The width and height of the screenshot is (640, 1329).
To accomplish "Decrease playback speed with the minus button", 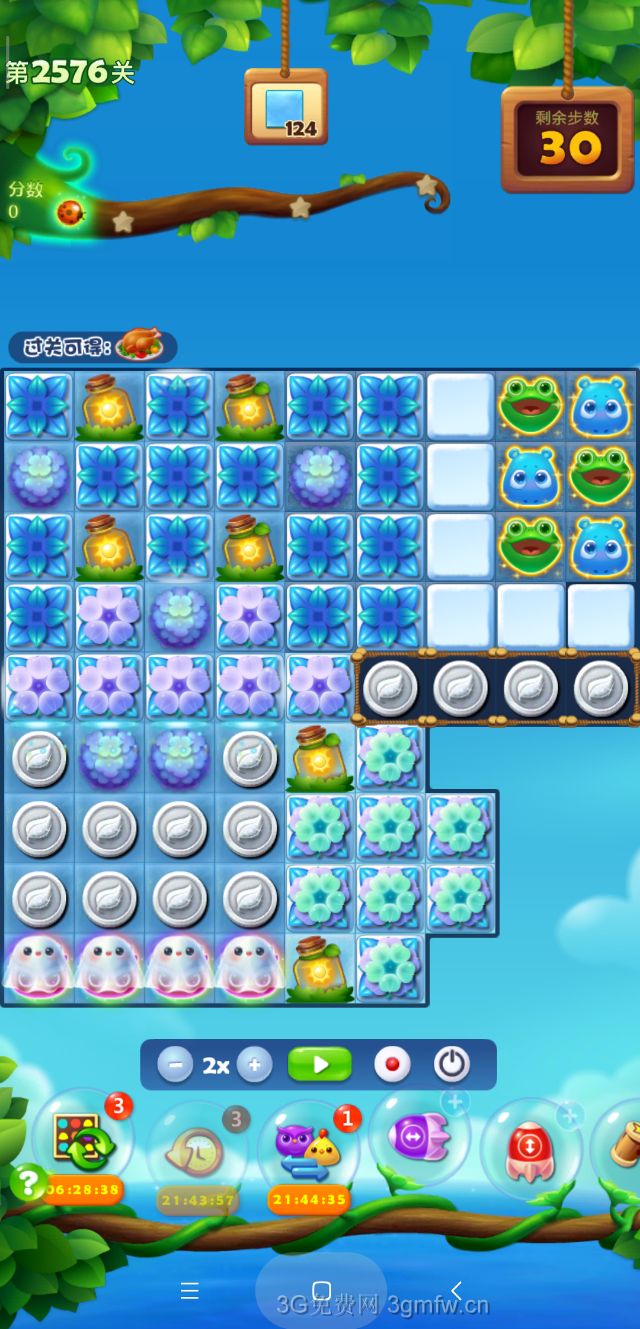I will [175, 1065].
